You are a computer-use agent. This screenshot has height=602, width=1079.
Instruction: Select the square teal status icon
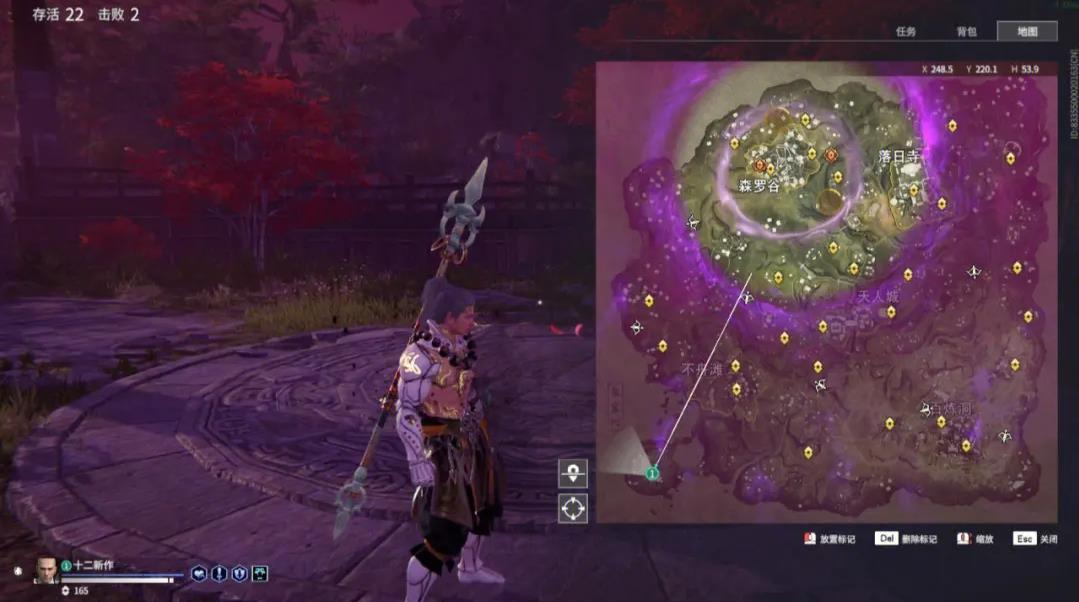259,573
